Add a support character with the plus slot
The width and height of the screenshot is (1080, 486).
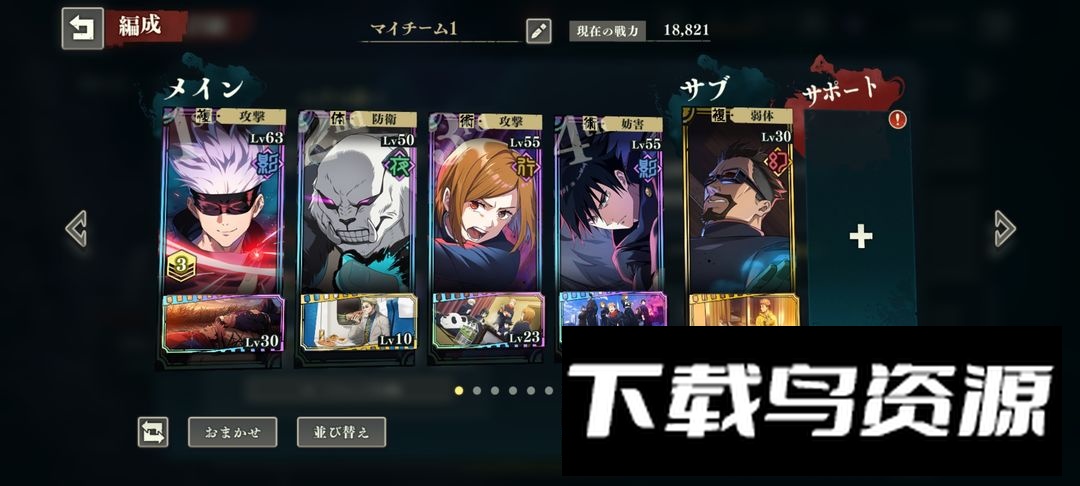point(860,236)
